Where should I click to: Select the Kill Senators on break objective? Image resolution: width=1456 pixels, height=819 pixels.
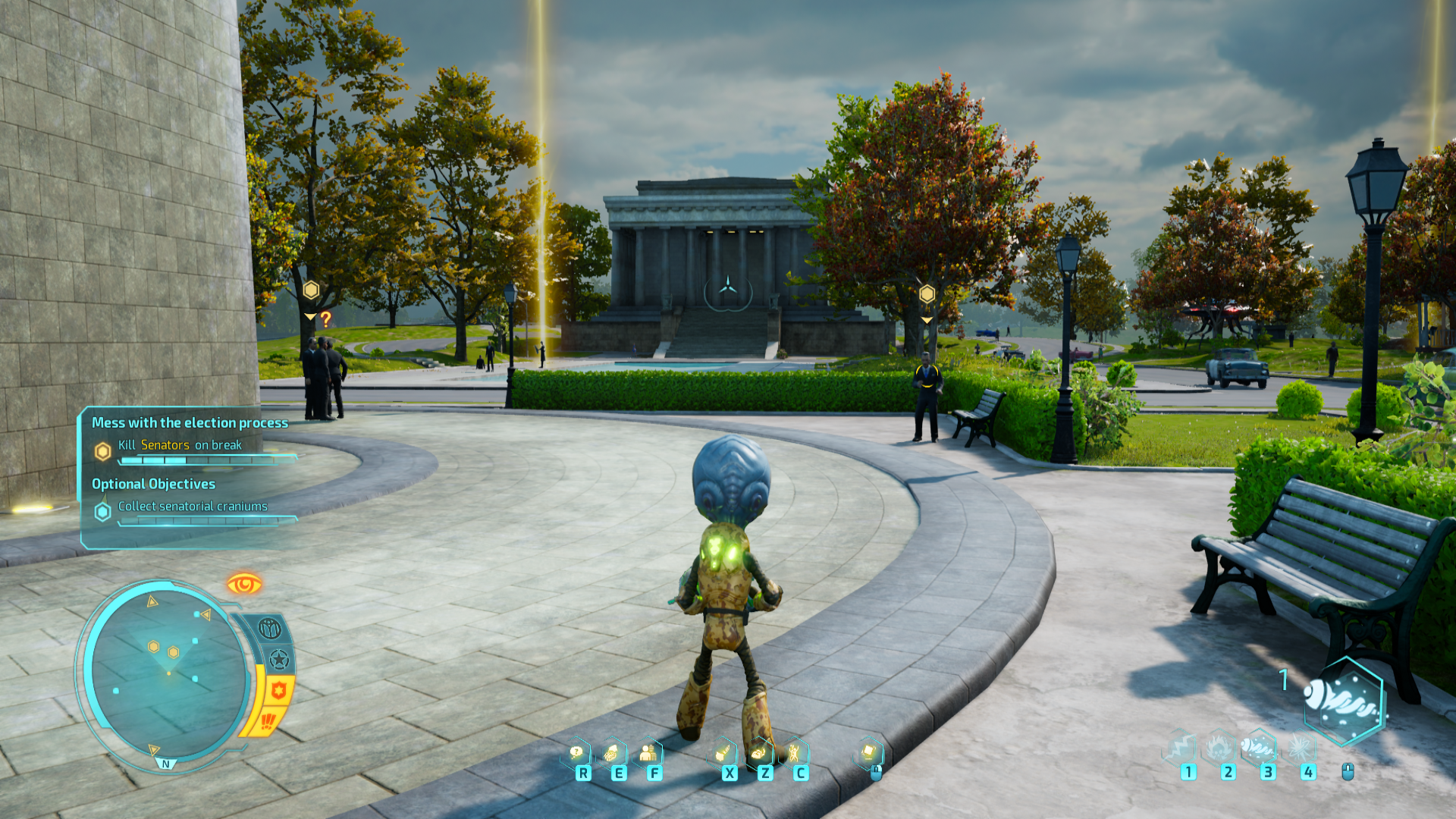[x=180, y=445]
